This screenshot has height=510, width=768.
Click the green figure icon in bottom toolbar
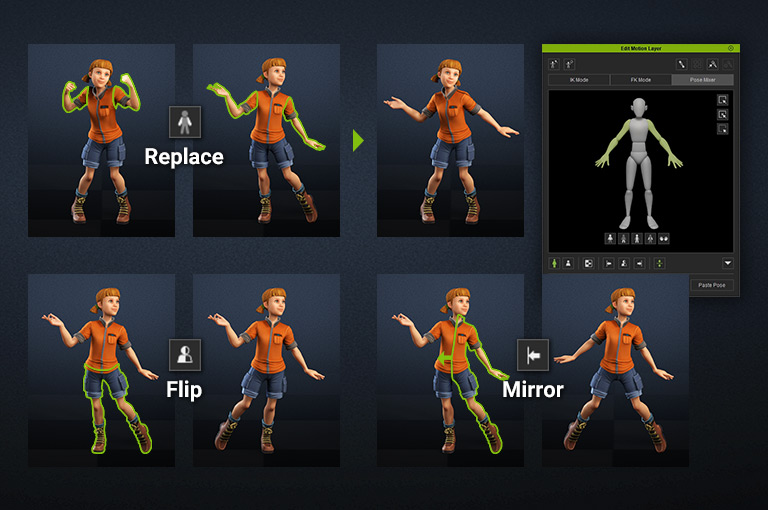pyautogui.click(x=555, y=263)
